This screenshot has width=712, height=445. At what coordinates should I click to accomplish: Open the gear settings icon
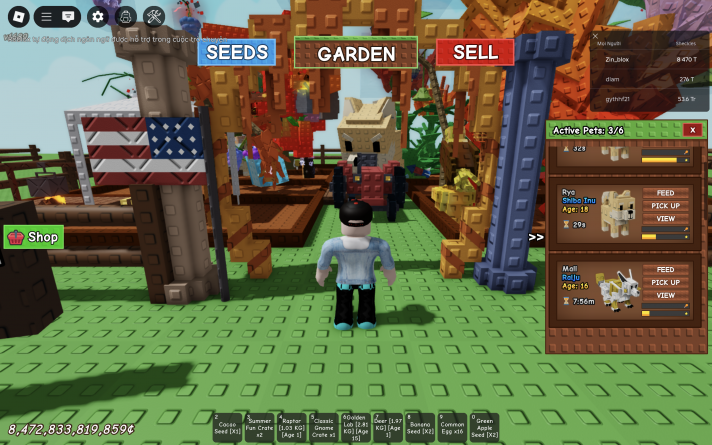point(97,16)
